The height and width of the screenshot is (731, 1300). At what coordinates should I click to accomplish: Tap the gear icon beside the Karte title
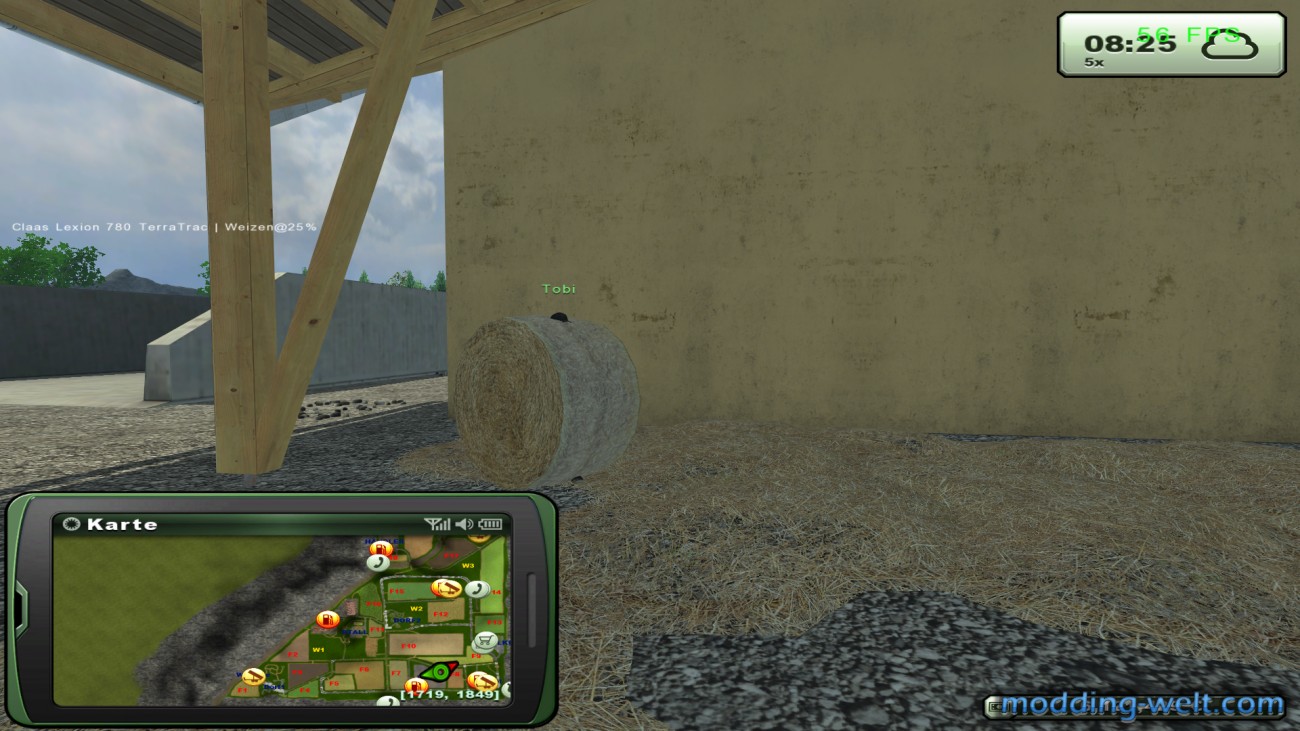pos(72,523)
